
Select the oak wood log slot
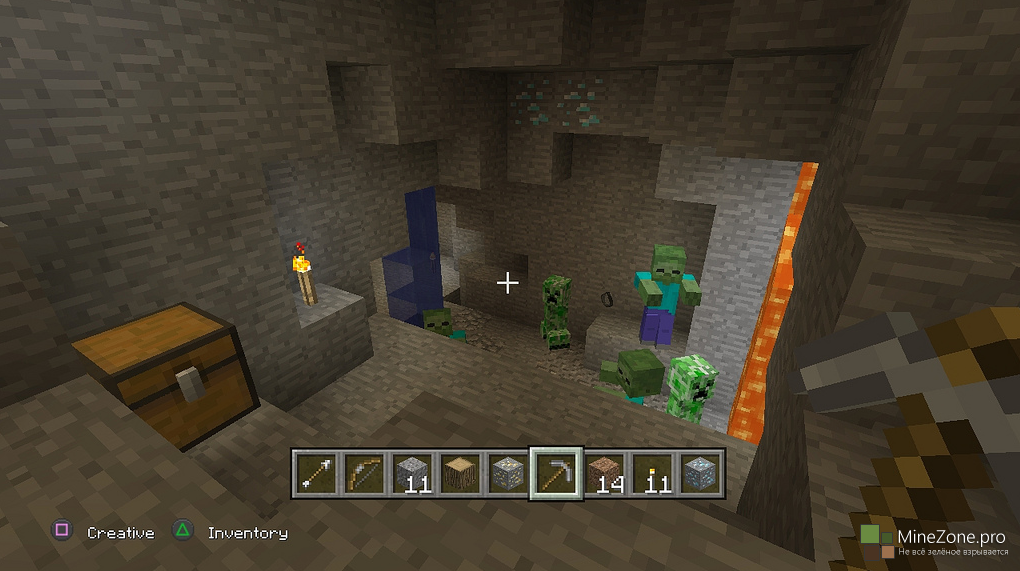(460, 473)
